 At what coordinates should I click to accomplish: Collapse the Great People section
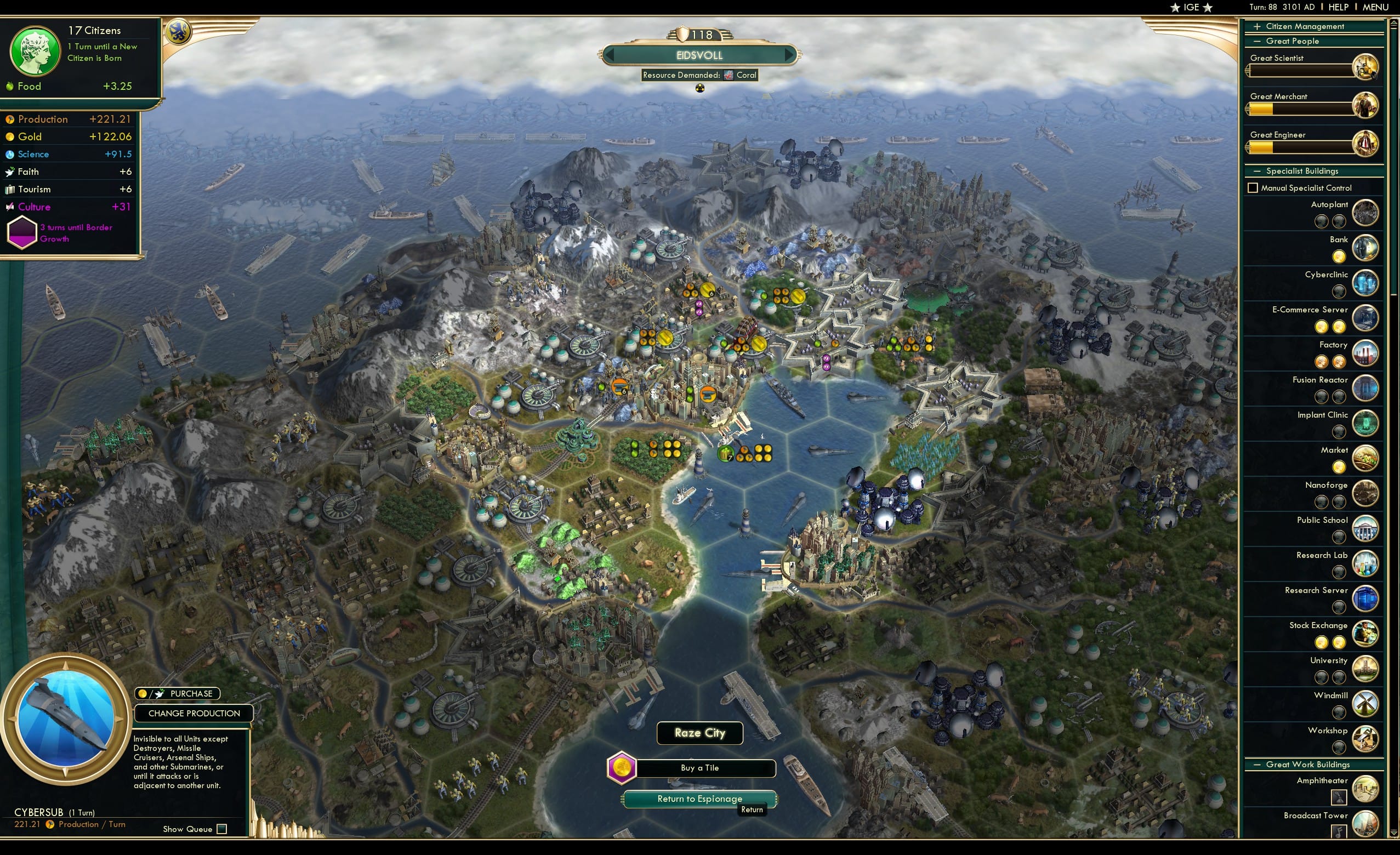[x=1257, y=41]
